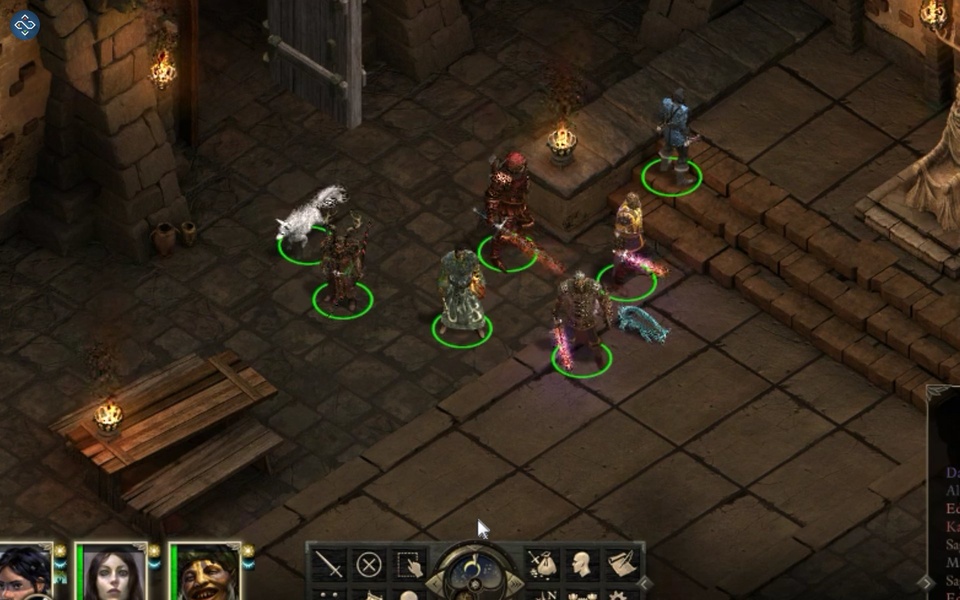Click the blue overlay icon in corner

tap(24, 24)
